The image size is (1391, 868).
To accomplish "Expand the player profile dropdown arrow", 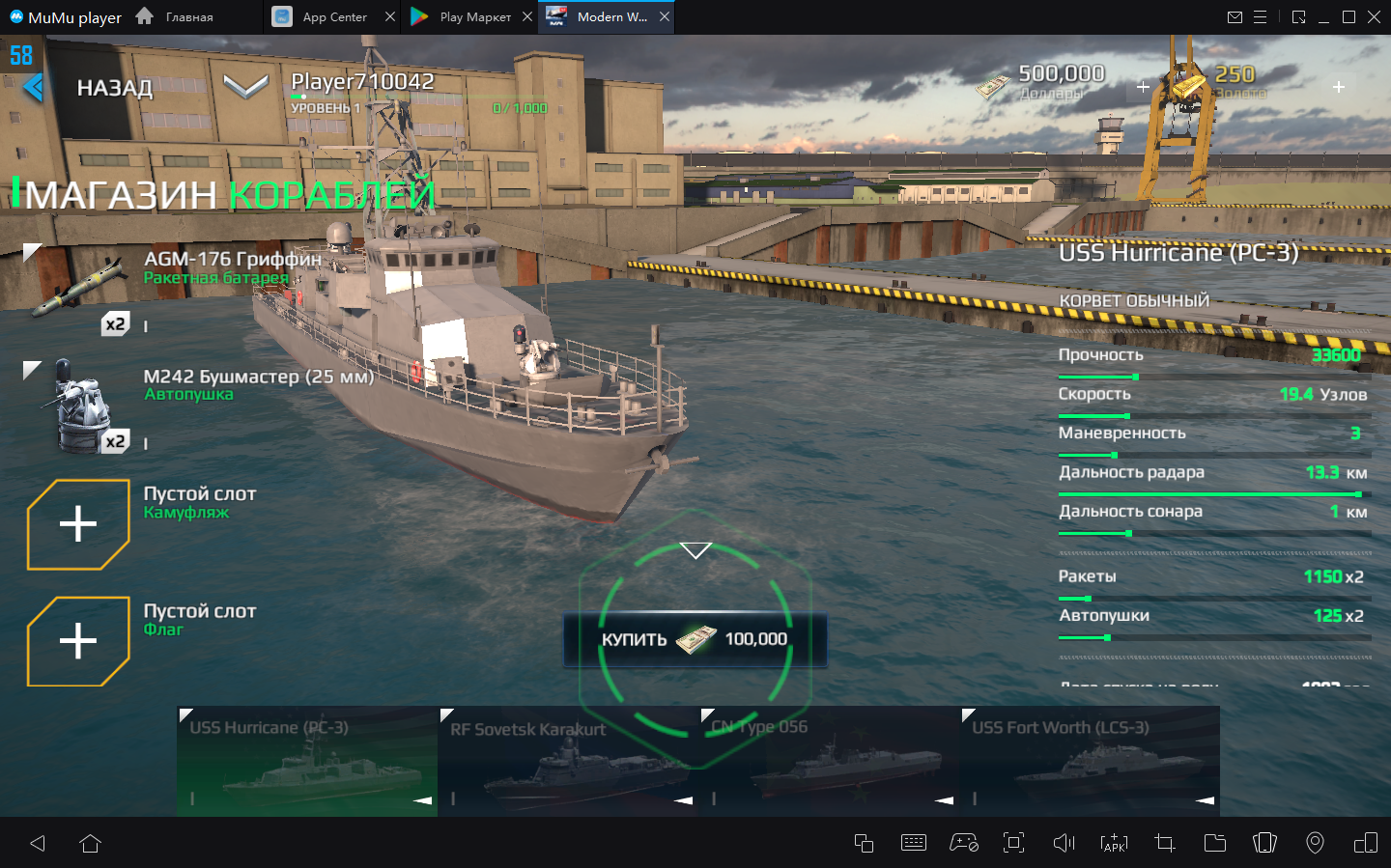I will pos(245,87).
